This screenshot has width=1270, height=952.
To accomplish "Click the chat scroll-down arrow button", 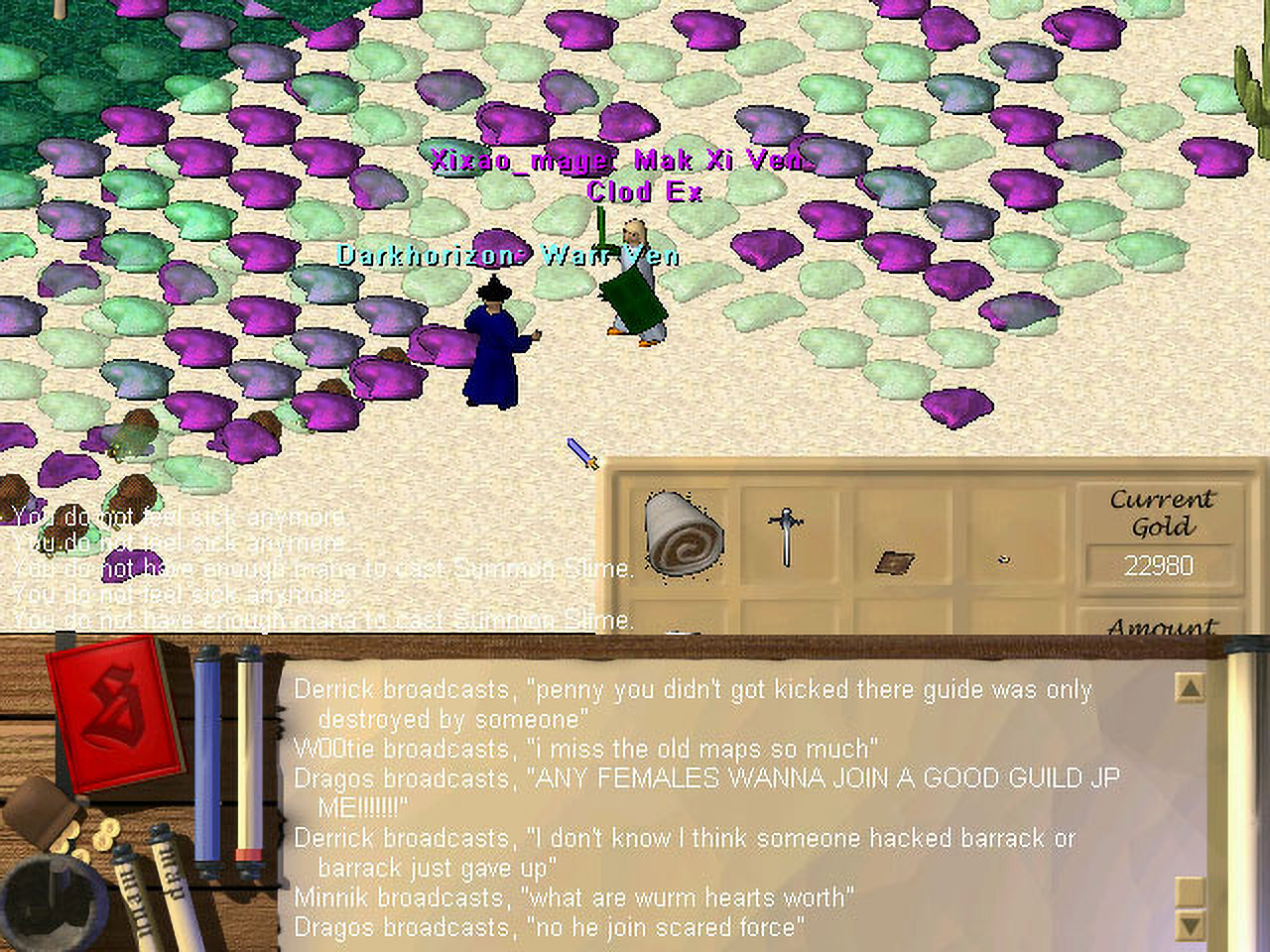I will coord(1189,924).
